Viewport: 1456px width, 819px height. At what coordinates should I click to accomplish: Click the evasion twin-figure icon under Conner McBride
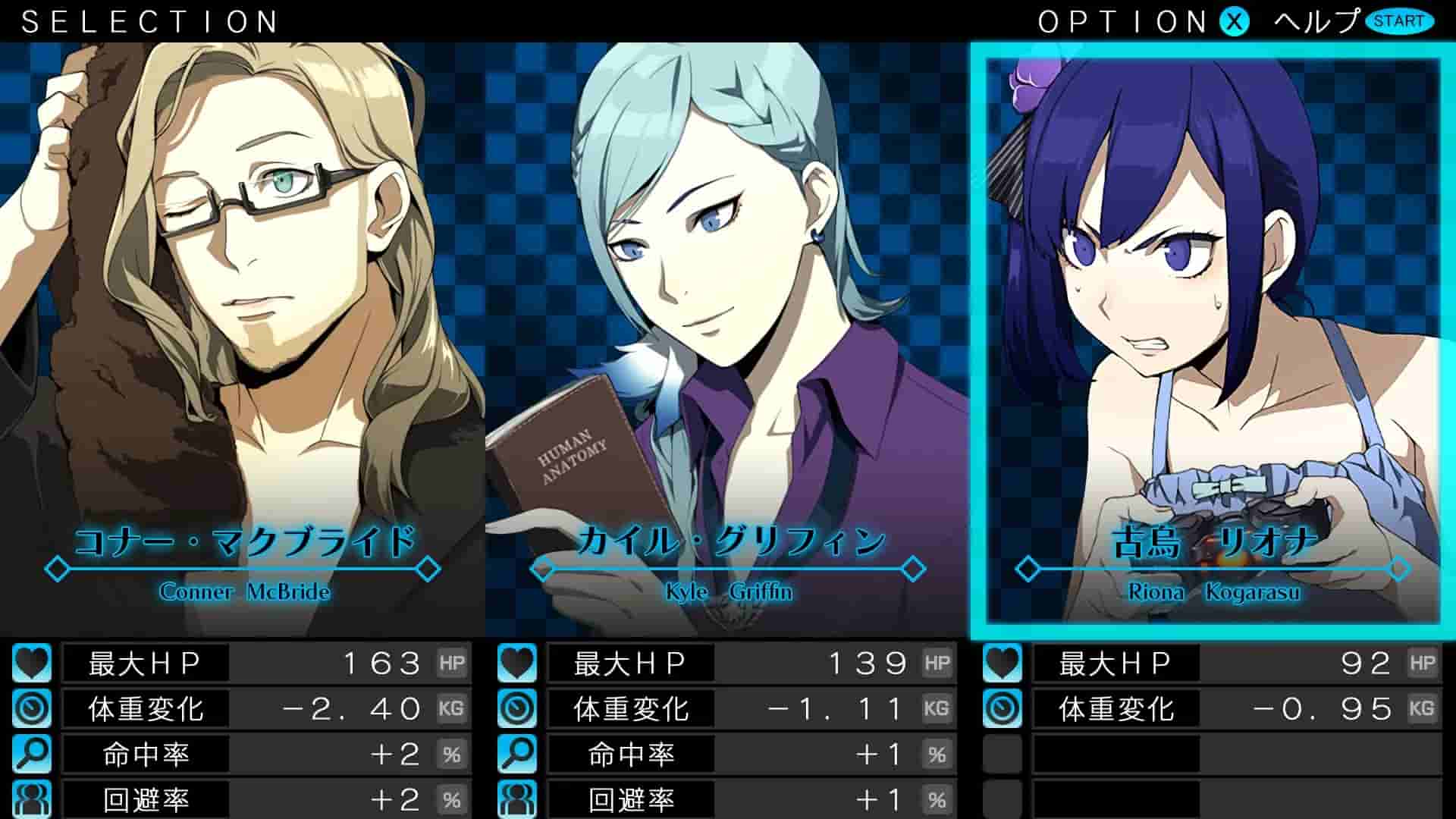30,799
